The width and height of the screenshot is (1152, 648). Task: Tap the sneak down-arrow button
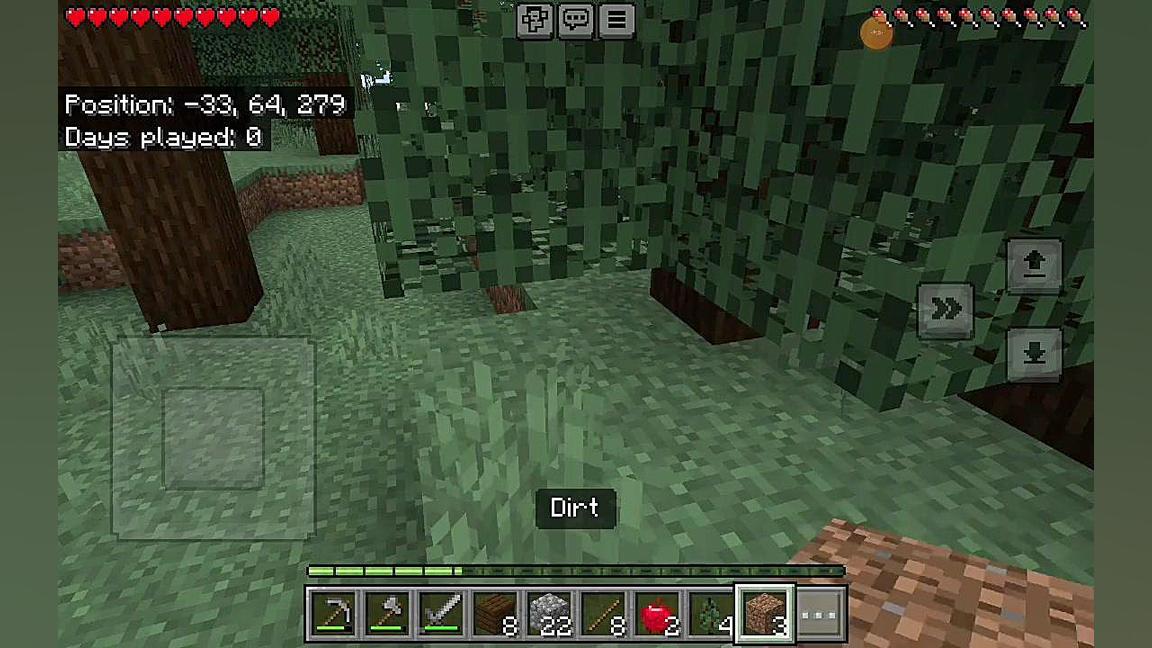[1034, 353]
